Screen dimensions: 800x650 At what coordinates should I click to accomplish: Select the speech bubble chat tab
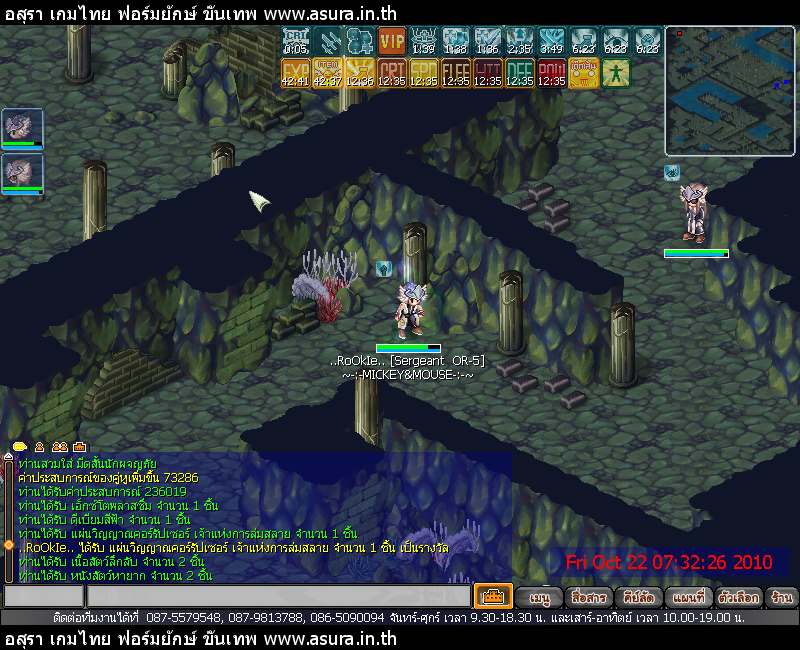20,446
